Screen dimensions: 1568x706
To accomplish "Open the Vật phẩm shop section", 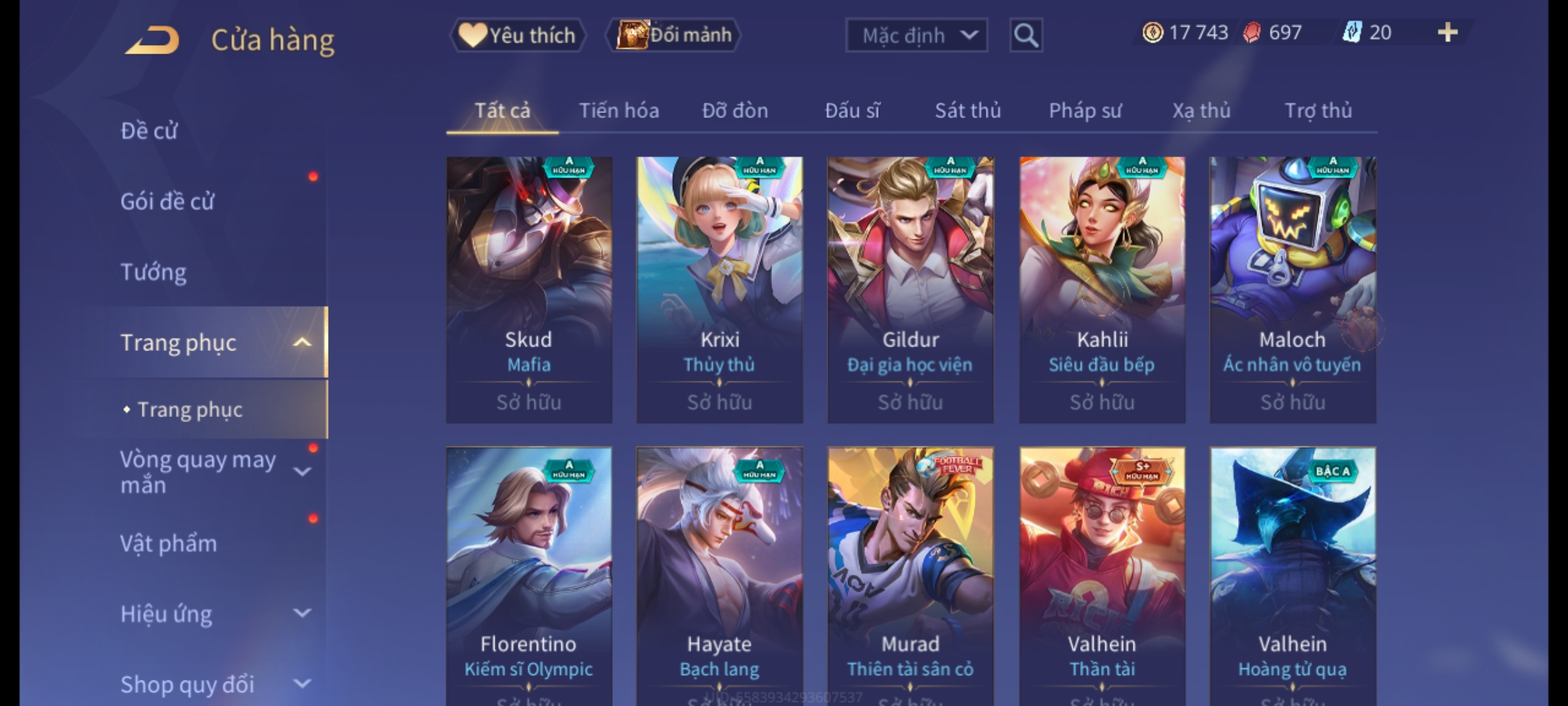I will (x=169, y=544).
